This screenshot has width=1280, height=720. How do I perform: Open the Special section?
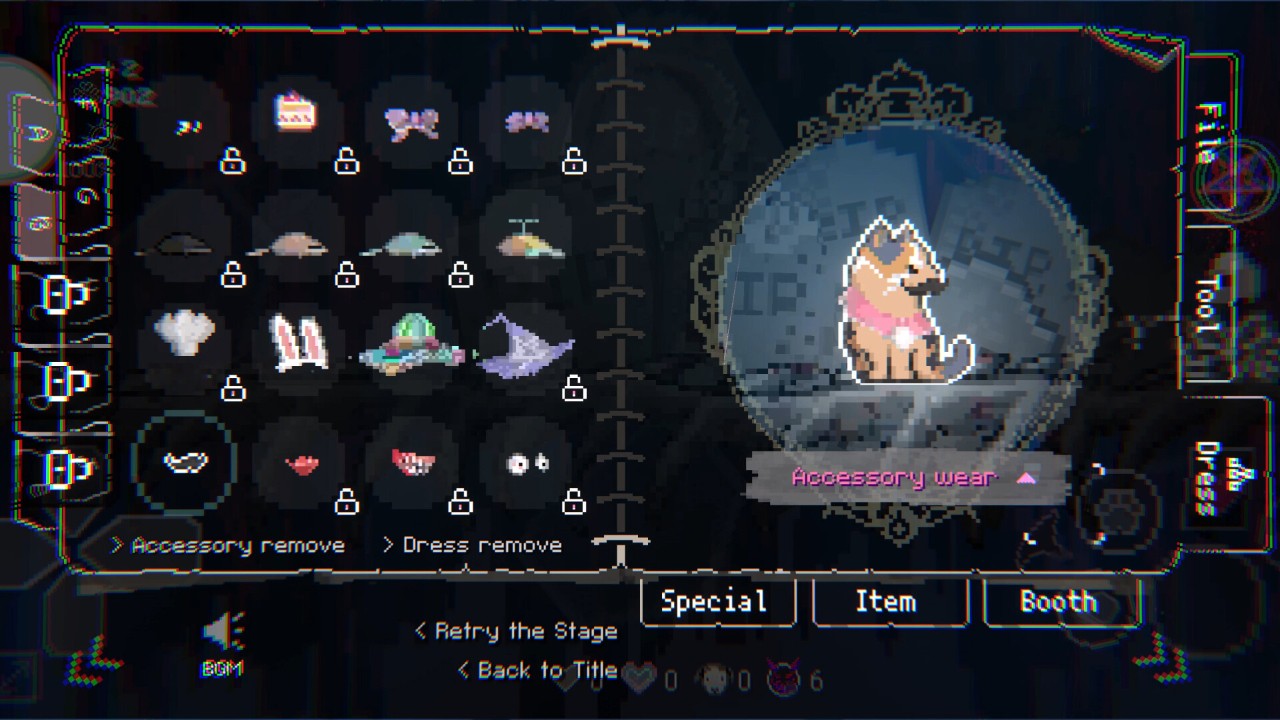pos(715,601)
